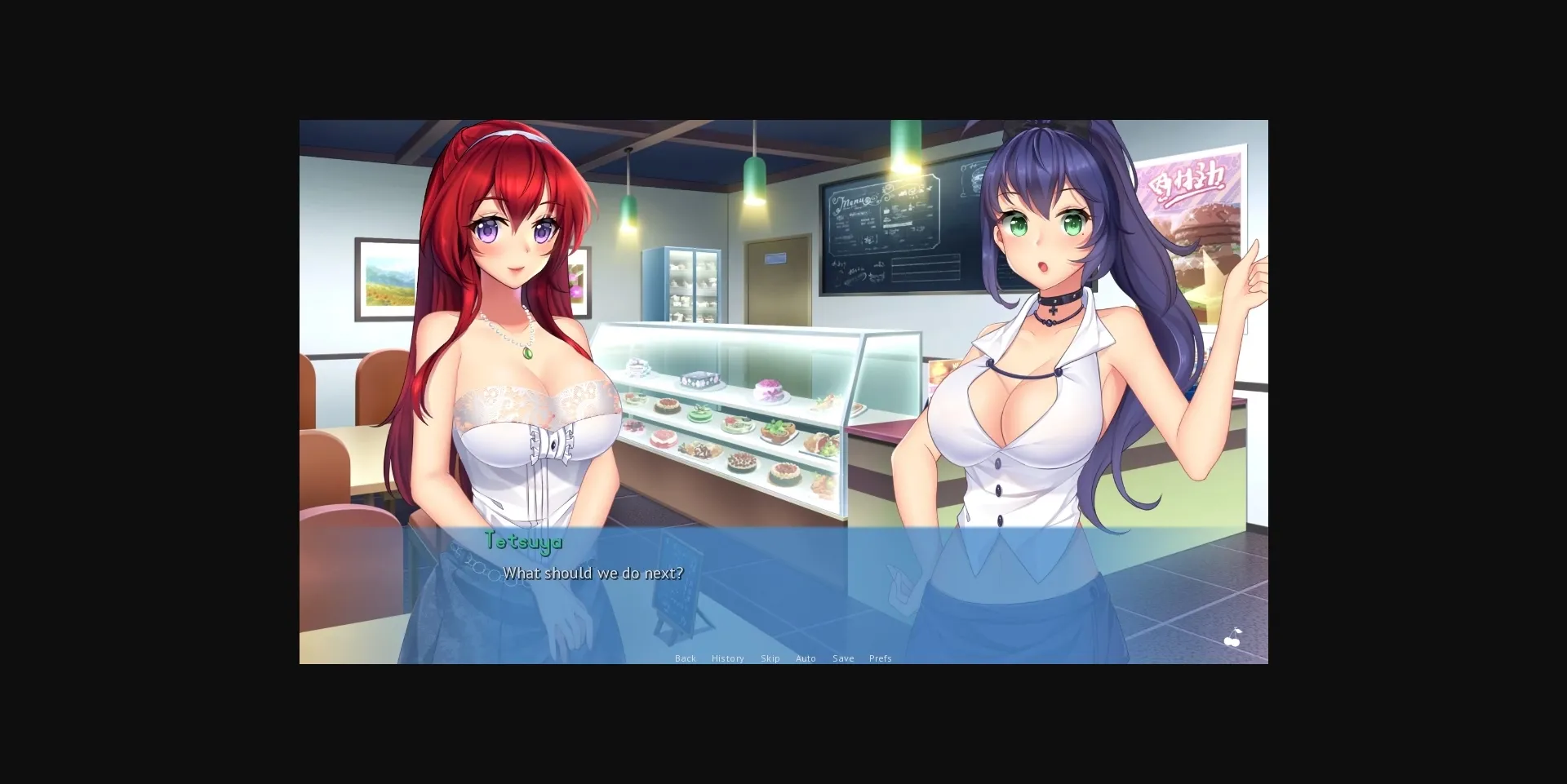Viewport: 1567px width, 784px height.
Task: Save the game using the Save option
Action: click(x=842, y=658)
